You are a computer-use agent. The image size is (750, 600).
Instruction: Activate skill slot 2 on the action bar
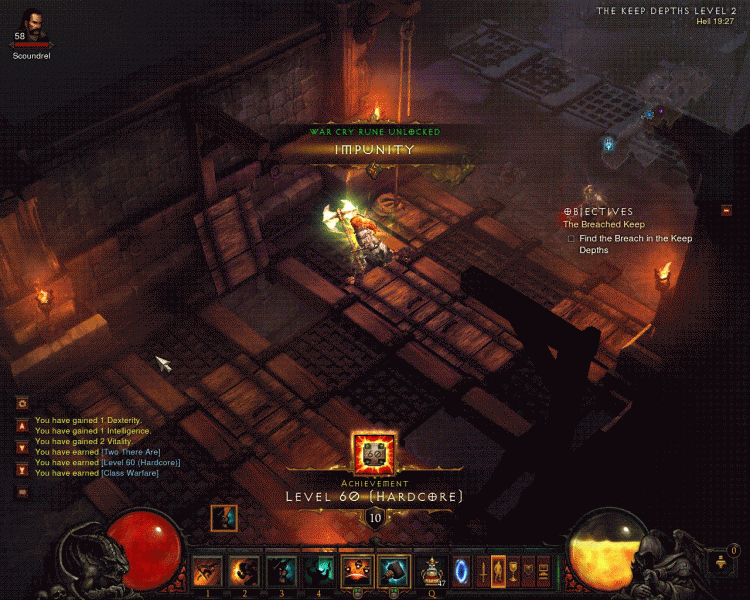(245, 571)
